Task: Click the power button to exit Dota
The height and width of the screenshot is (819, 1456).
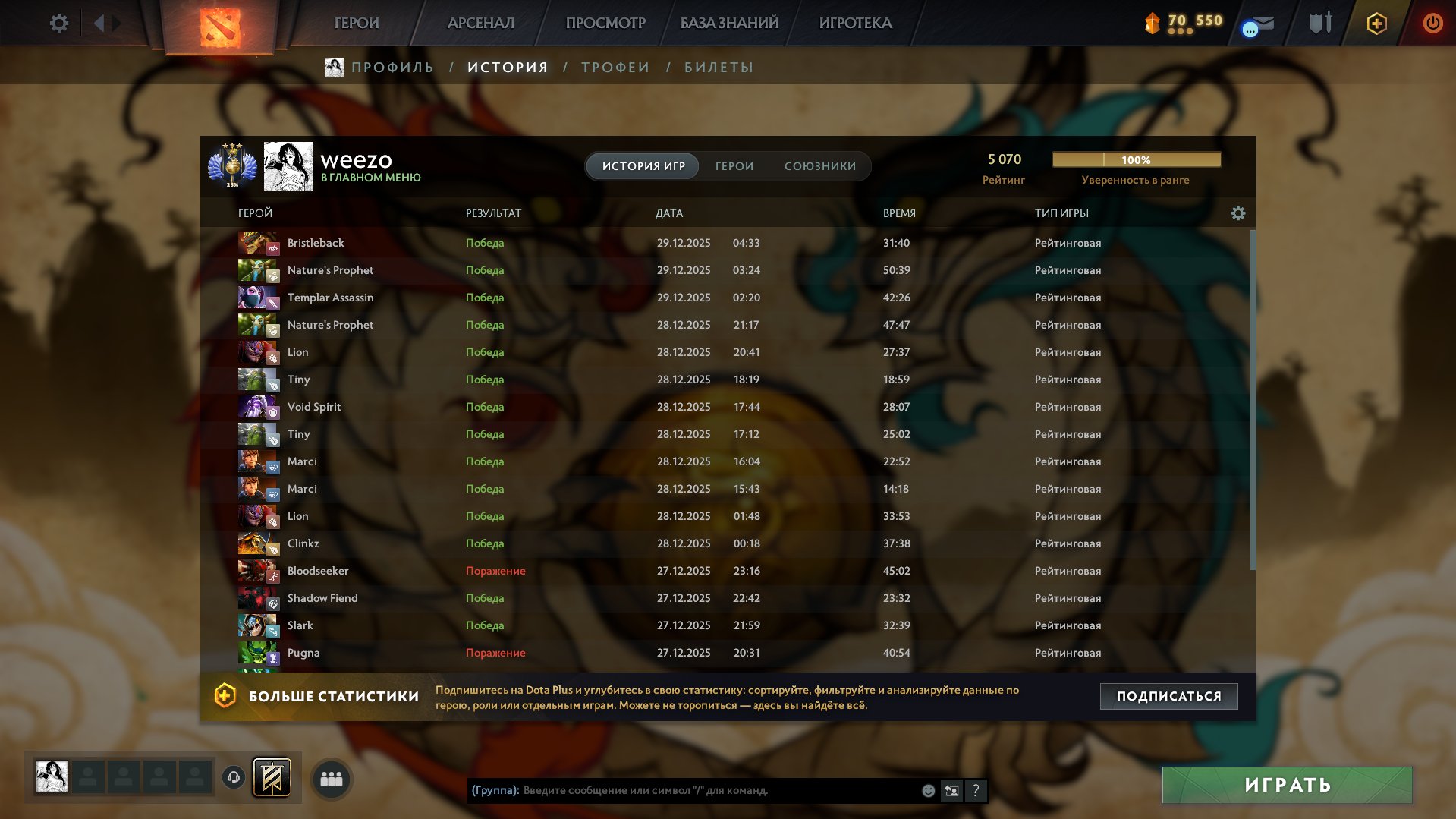Action: [1432, 24]
